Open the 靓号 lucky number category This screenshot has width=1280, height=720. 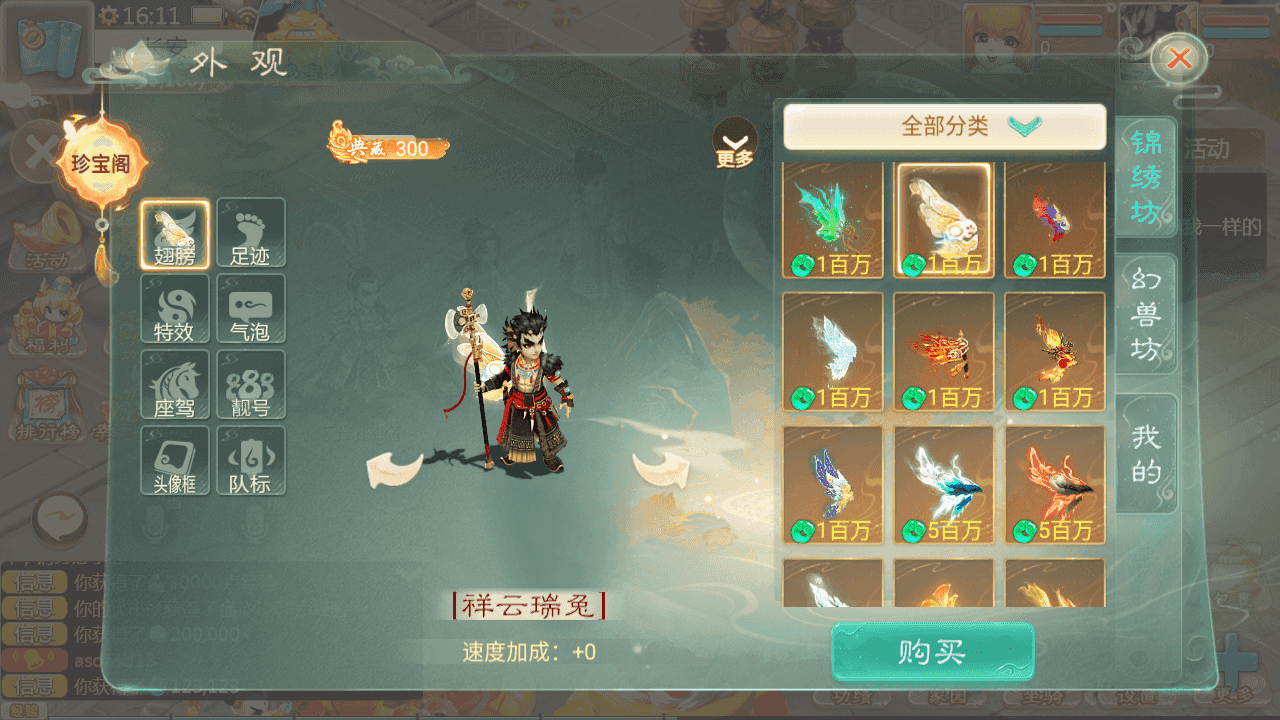coord(251,384)
